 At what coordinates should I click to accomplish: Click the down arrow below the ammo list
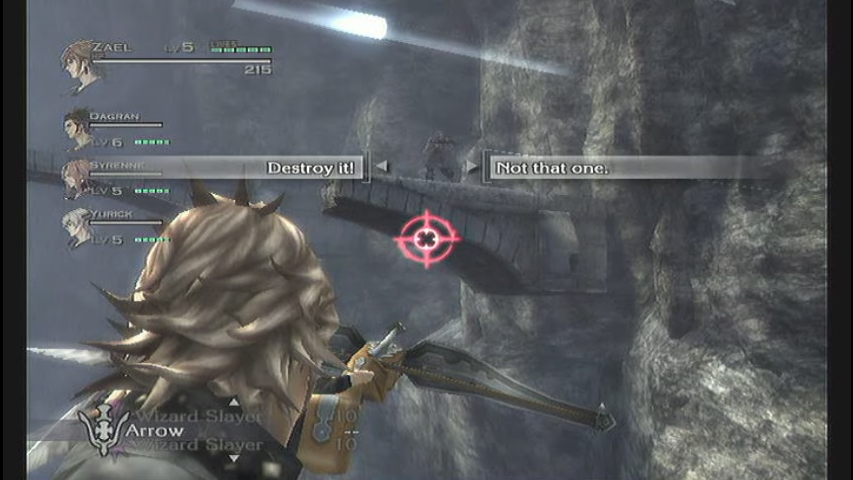[x=234, y=459]
